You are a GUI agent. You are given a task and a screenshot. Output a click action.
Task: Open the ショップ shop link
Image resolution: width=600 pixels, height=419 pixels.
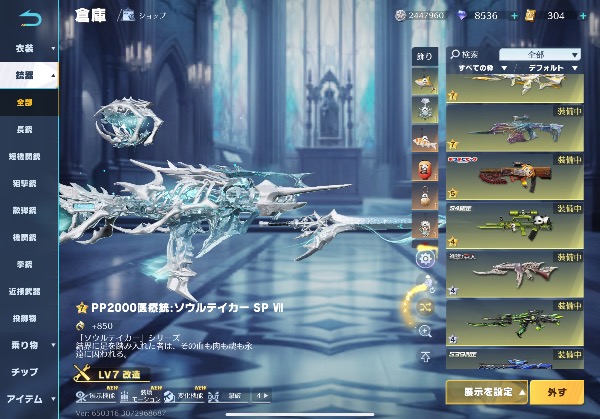click(x=145, y=16)
